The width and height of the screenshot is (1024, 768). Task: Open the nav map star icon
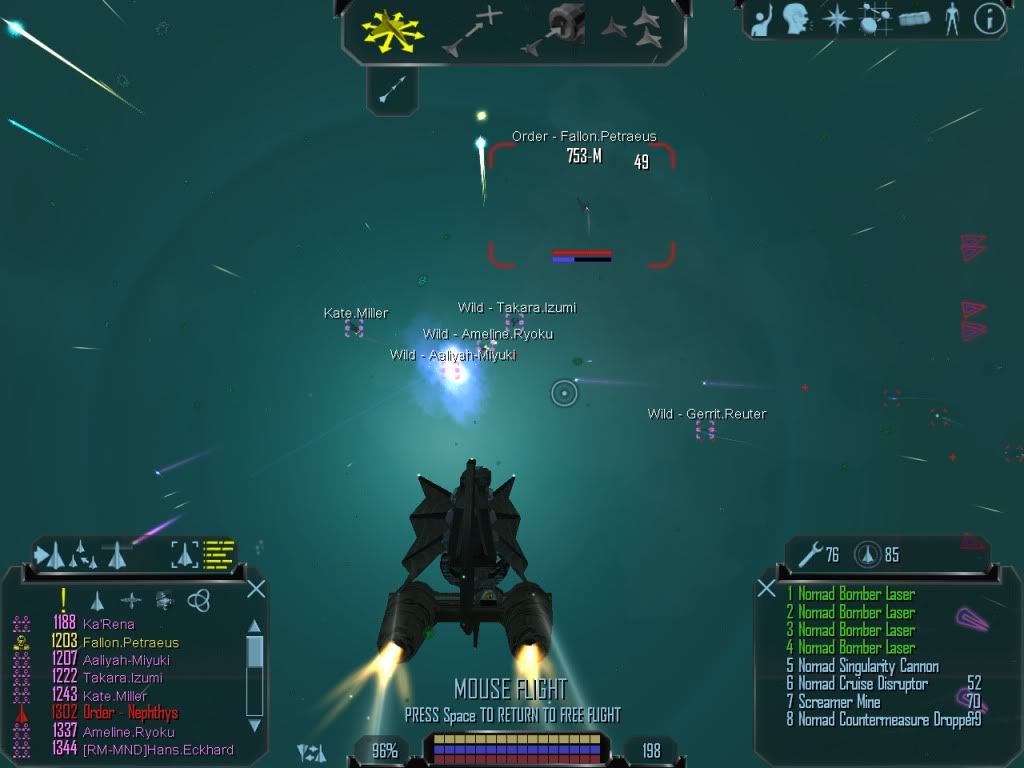835,19
